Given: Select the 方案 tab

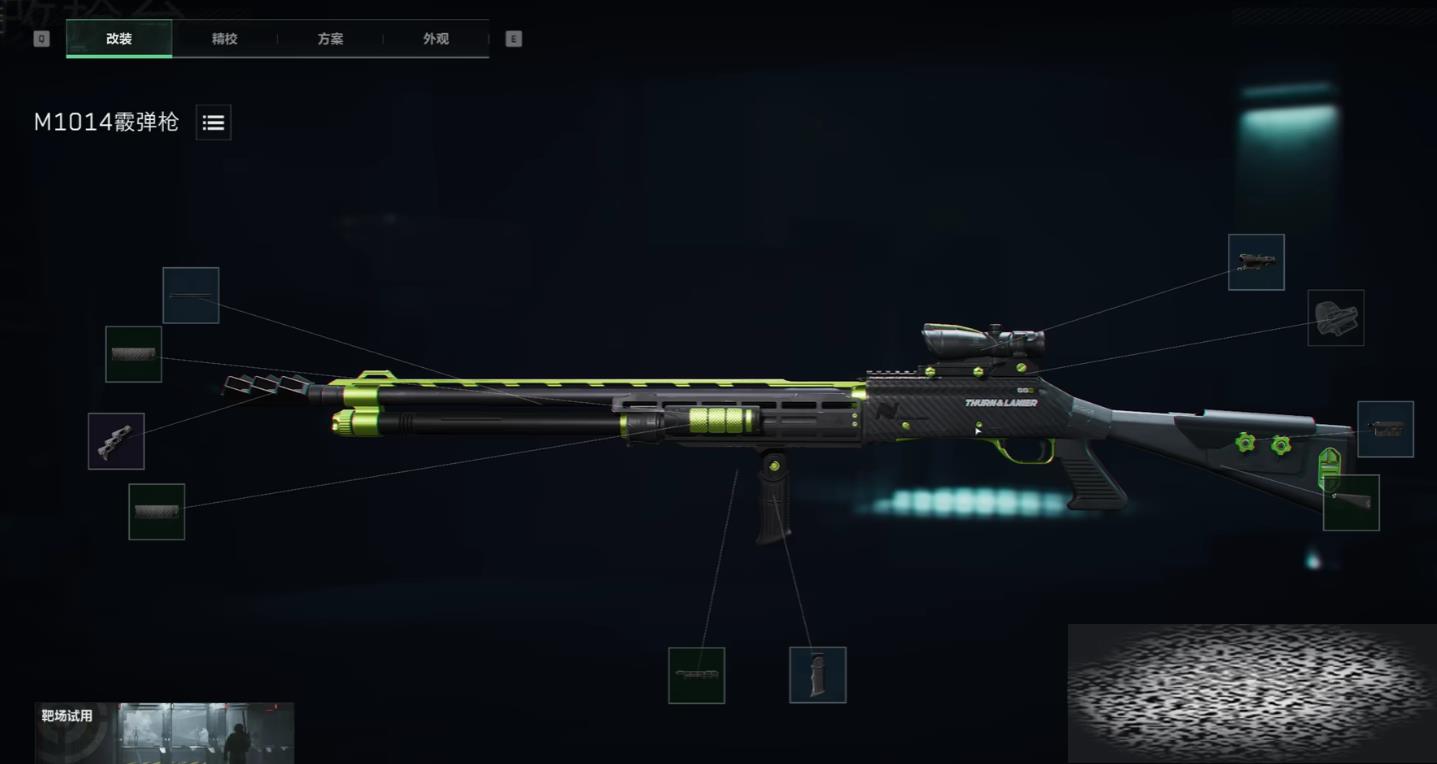Looking at the screenshot, I should pos(330,39).
